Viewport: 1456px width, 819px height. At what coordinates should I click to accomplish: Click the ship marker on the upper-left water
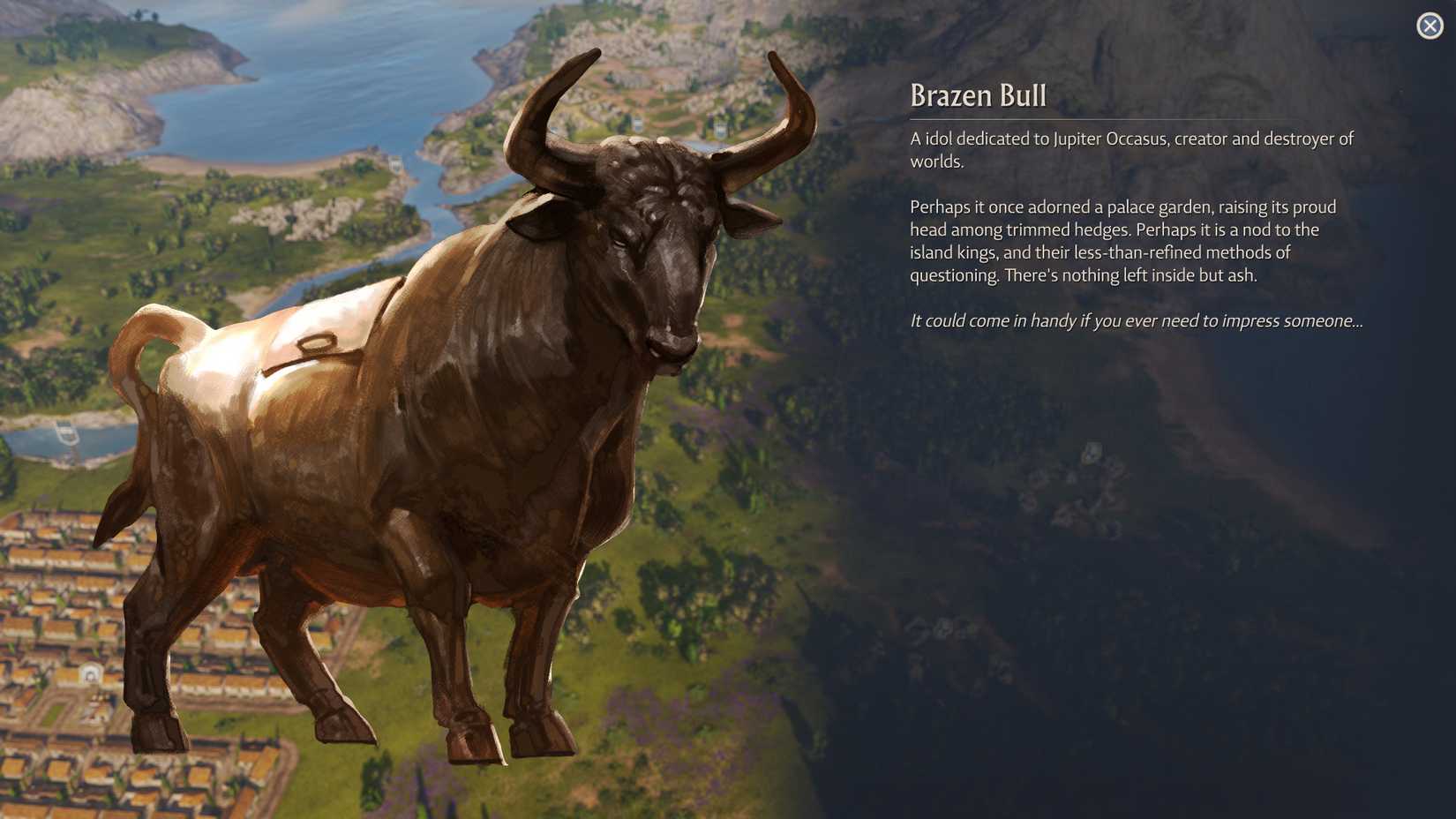click(66, 432)
